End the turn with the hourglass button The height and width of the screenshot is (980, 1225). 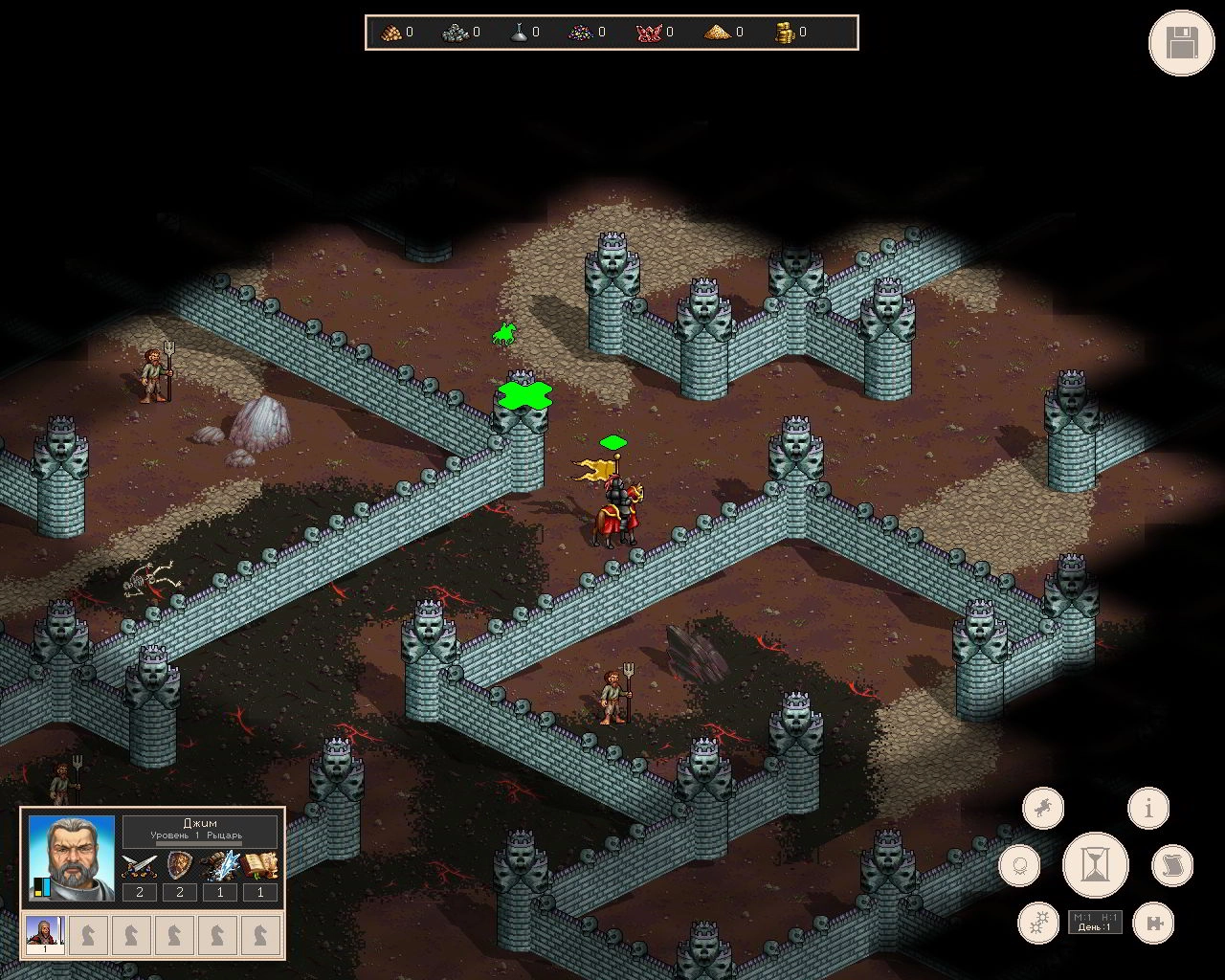pyautogui.click(x=1095, y=864)
